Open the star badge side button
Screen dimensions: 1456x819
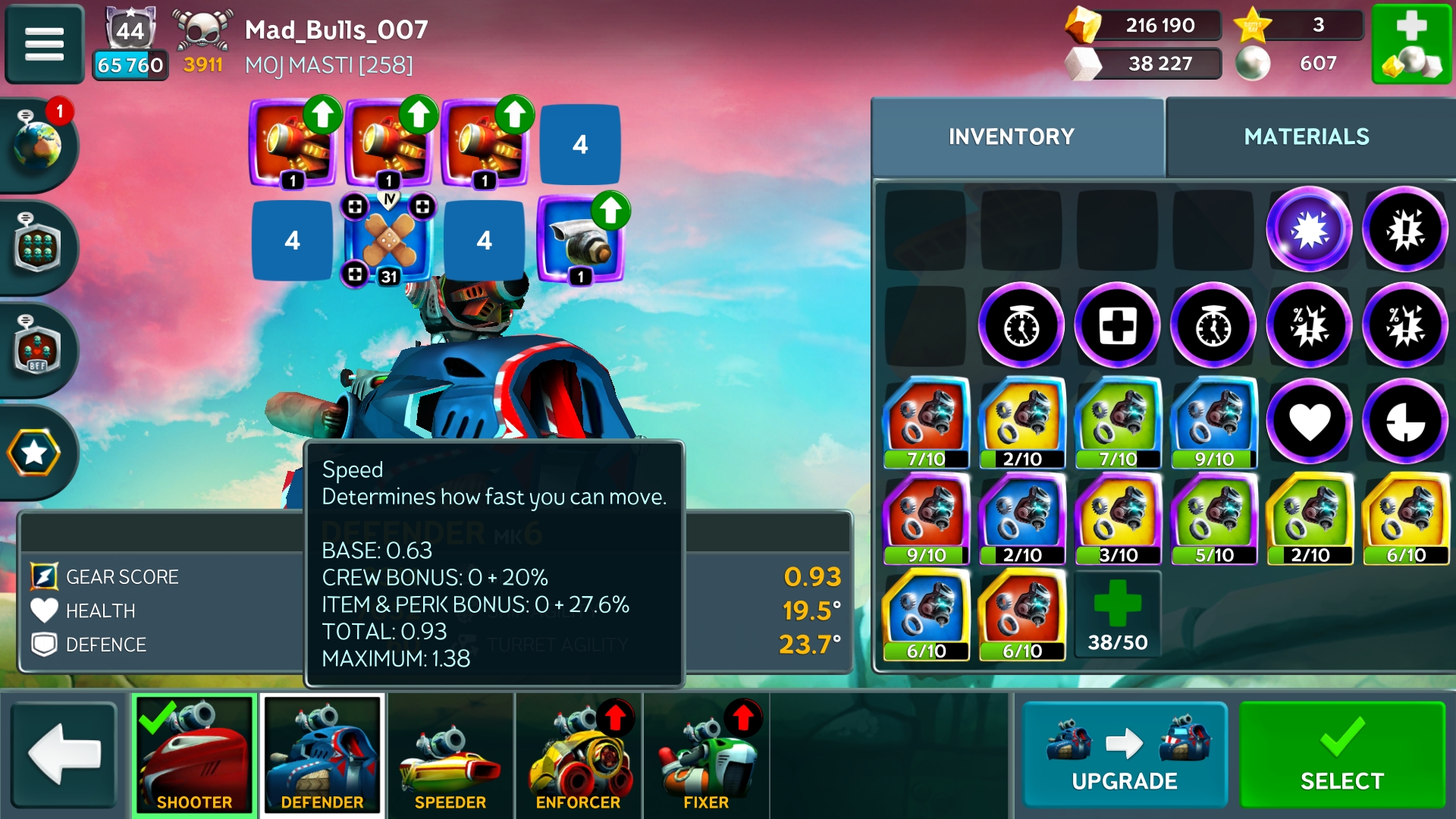[34, 453]
